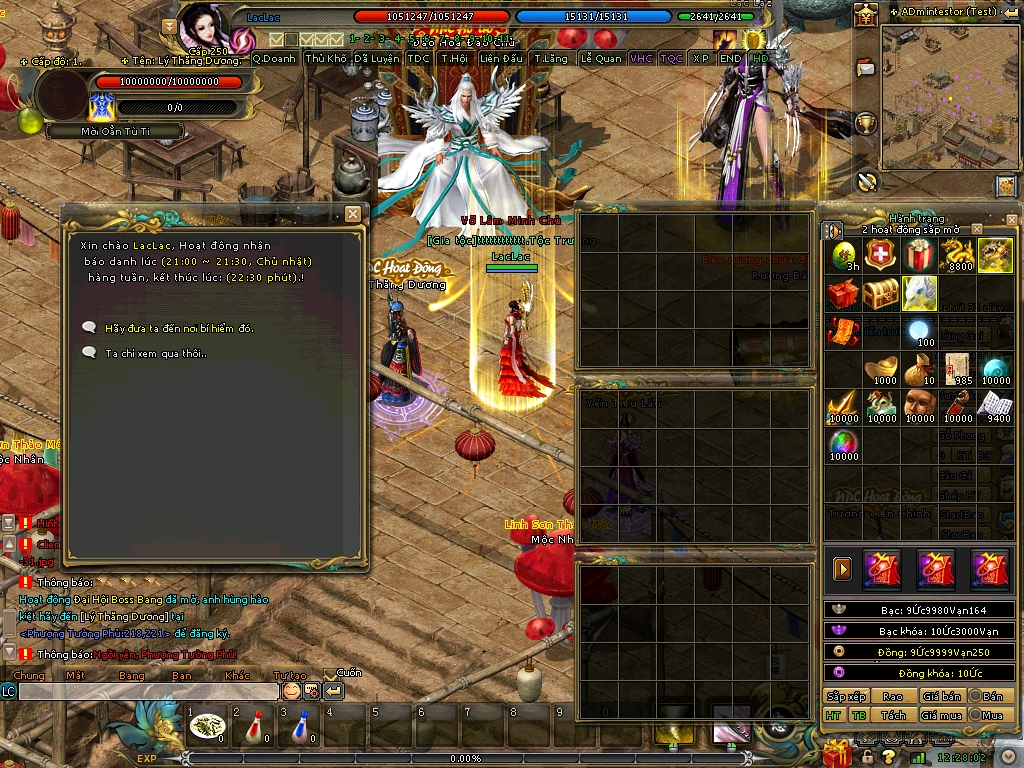Open the minimap

click(x=1006, y=186)
